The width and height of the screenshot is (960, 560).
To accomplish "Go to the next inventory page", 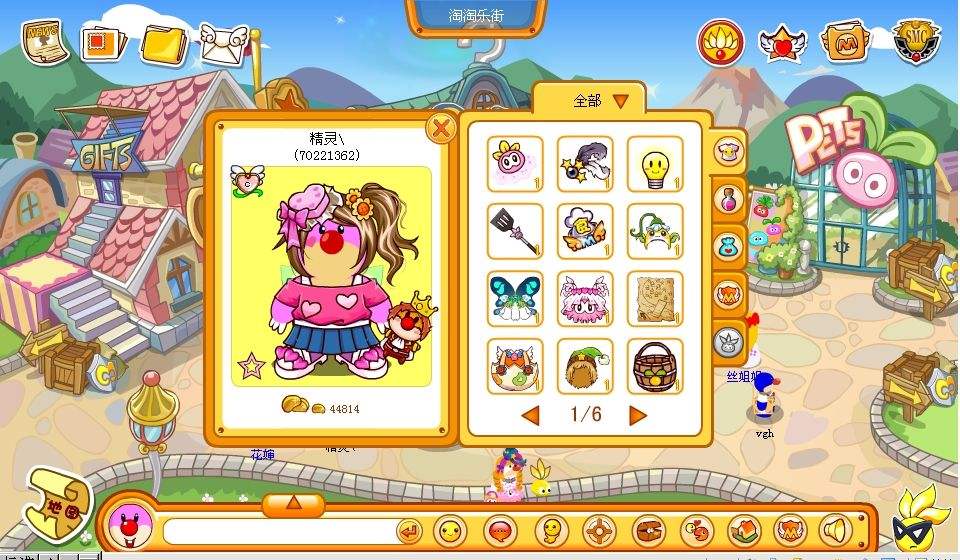I will click(637, 415).
